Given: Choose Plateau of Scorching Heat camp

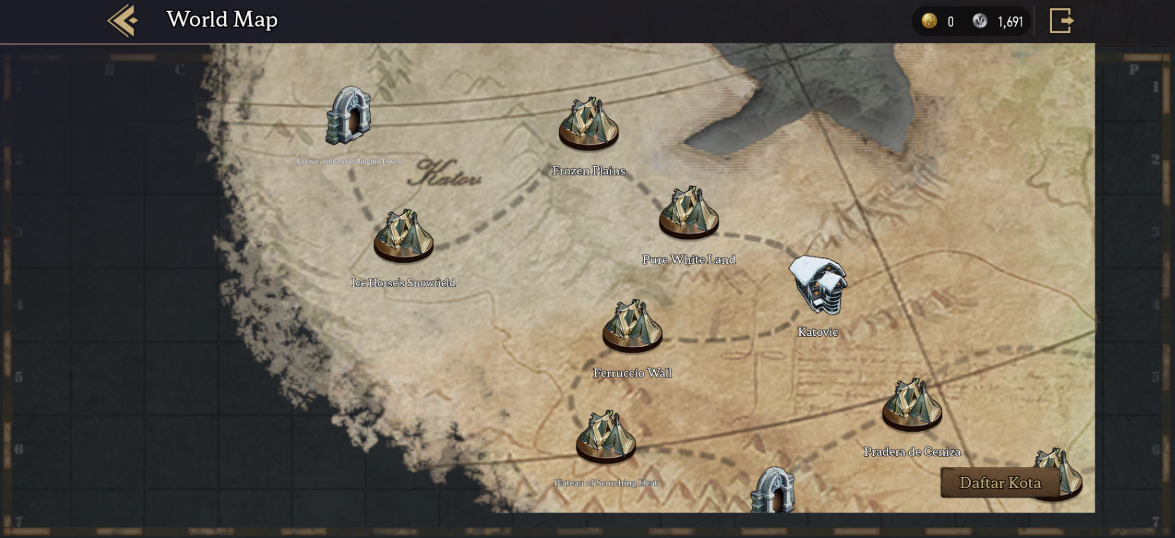Looking at the screenshot, I should pos(606,438).
